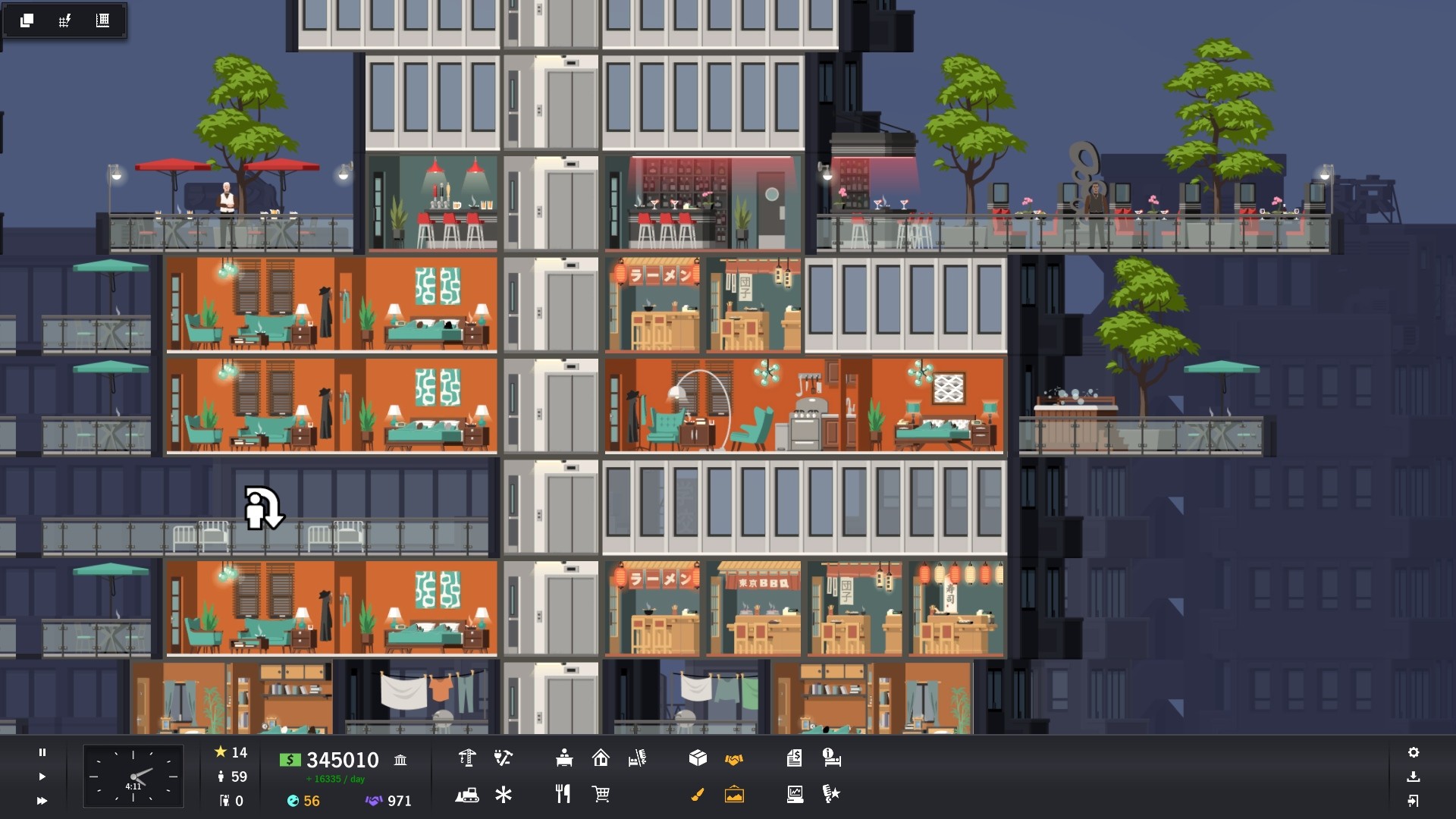Open the bank building icon
Viewport: 1456px width, 819px height.
point(400,760)
